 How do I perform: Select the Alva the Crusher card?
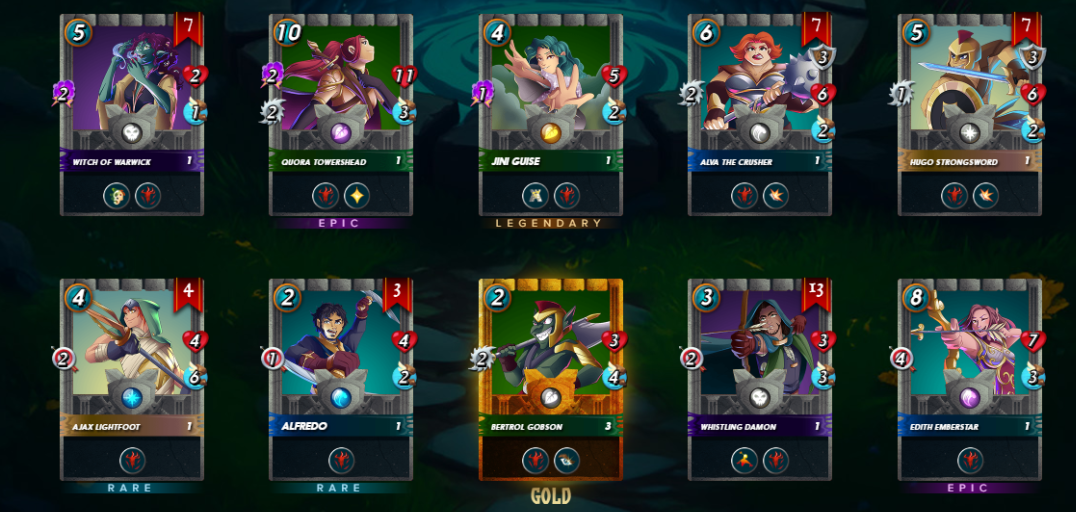click(x=760, y=114)
